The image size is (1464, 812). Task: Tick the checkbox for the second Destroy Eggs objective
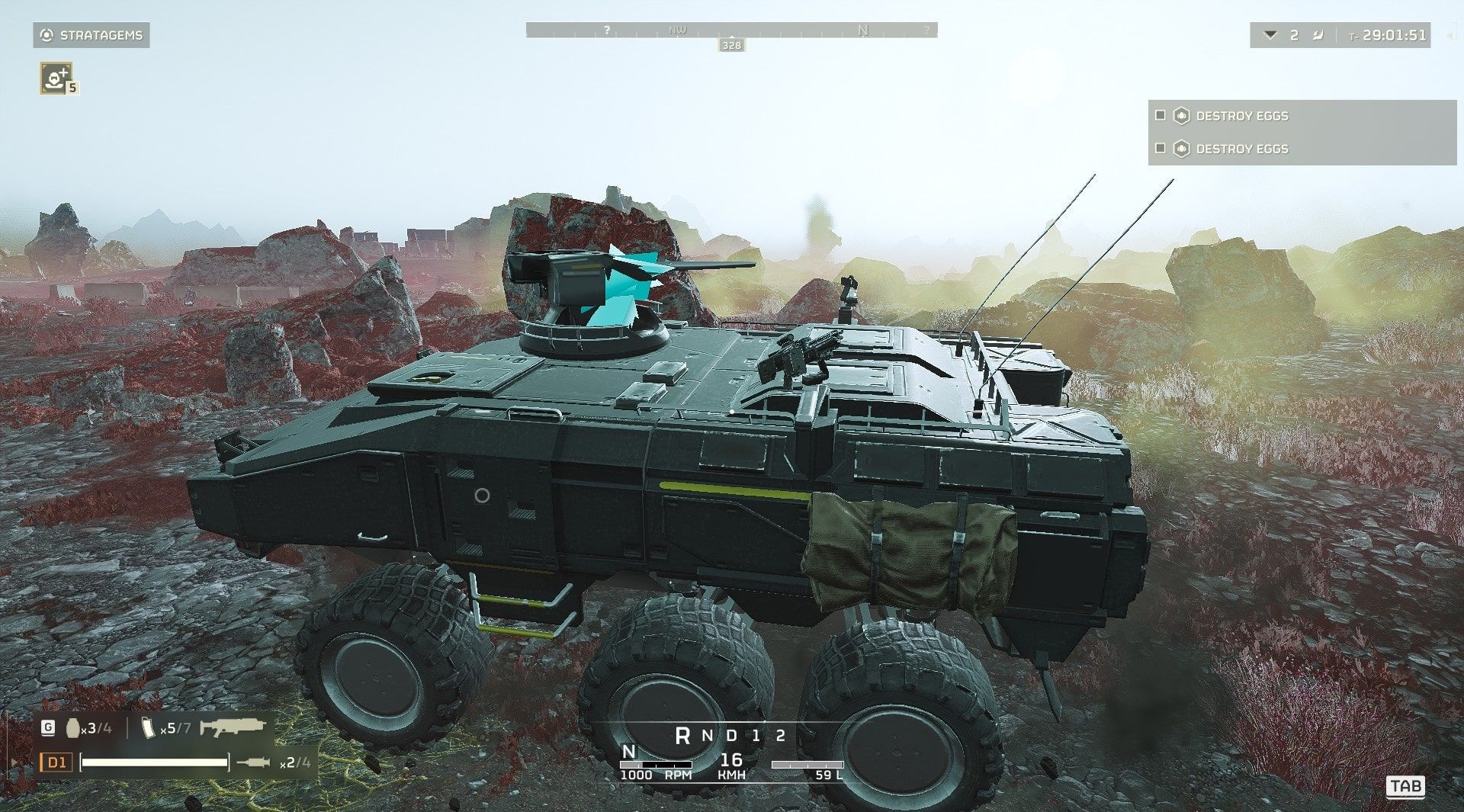click(x=1160, y=149)
